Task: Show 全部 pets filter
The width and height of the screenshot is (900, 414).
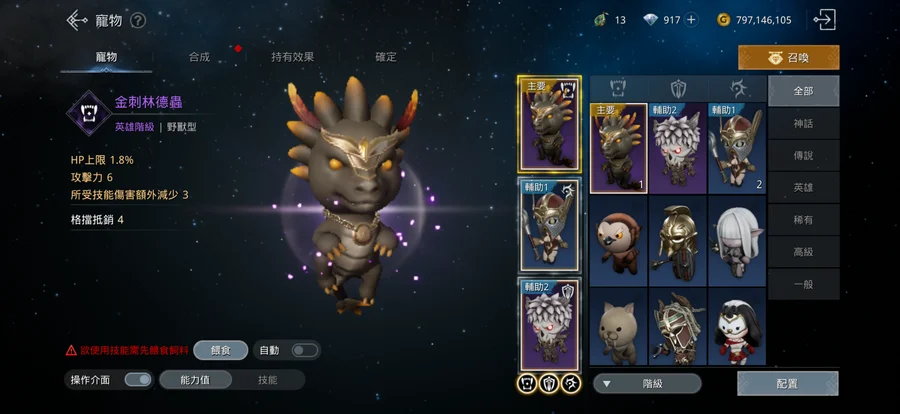Action: click(x=802, y=90)
